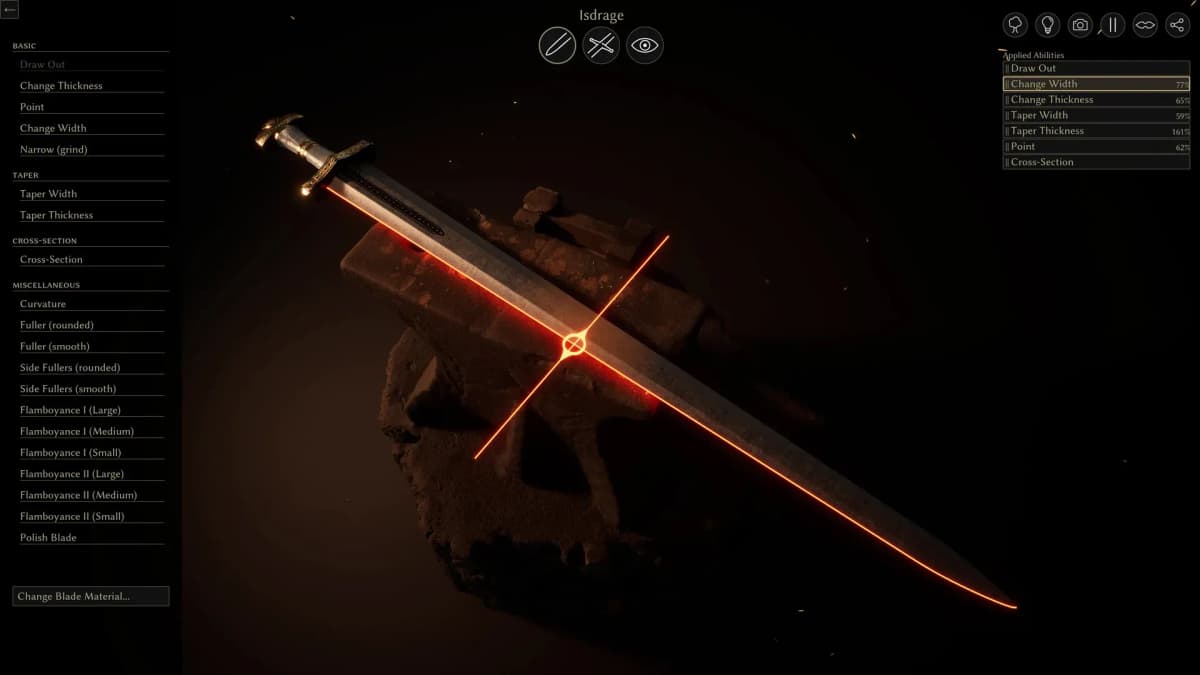The image size is (1200, 675).
Task: Take a screenshot with the camera icon
Action: click(1080, 25)
